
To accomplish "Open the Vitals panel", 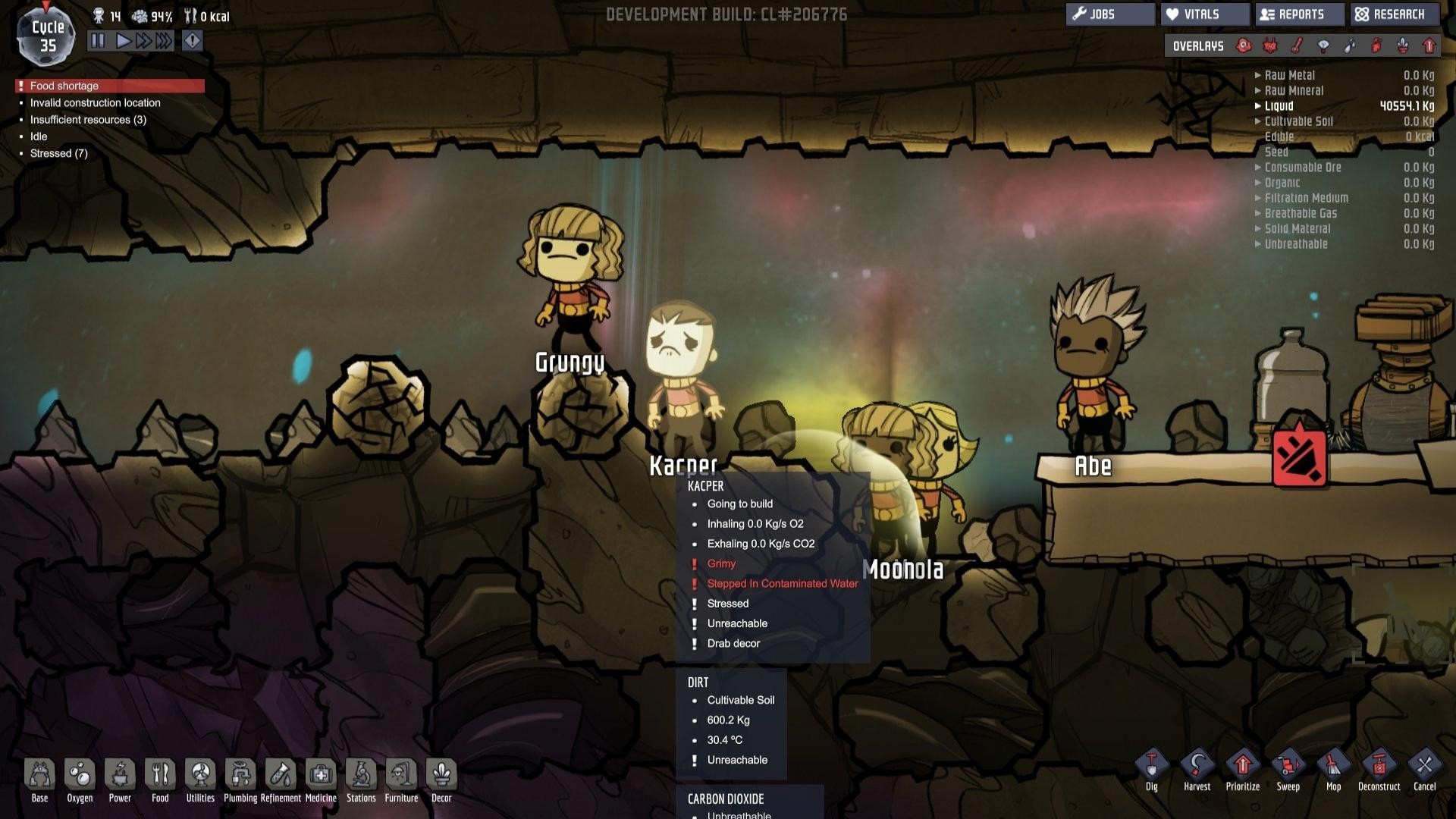I will 1204,14.
